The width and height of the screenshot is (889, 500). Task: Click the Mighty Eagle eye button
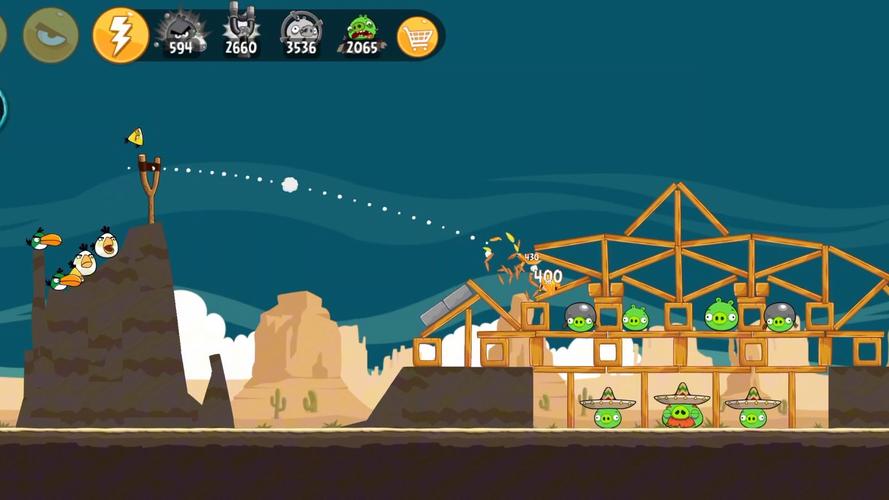click(50, 35)
